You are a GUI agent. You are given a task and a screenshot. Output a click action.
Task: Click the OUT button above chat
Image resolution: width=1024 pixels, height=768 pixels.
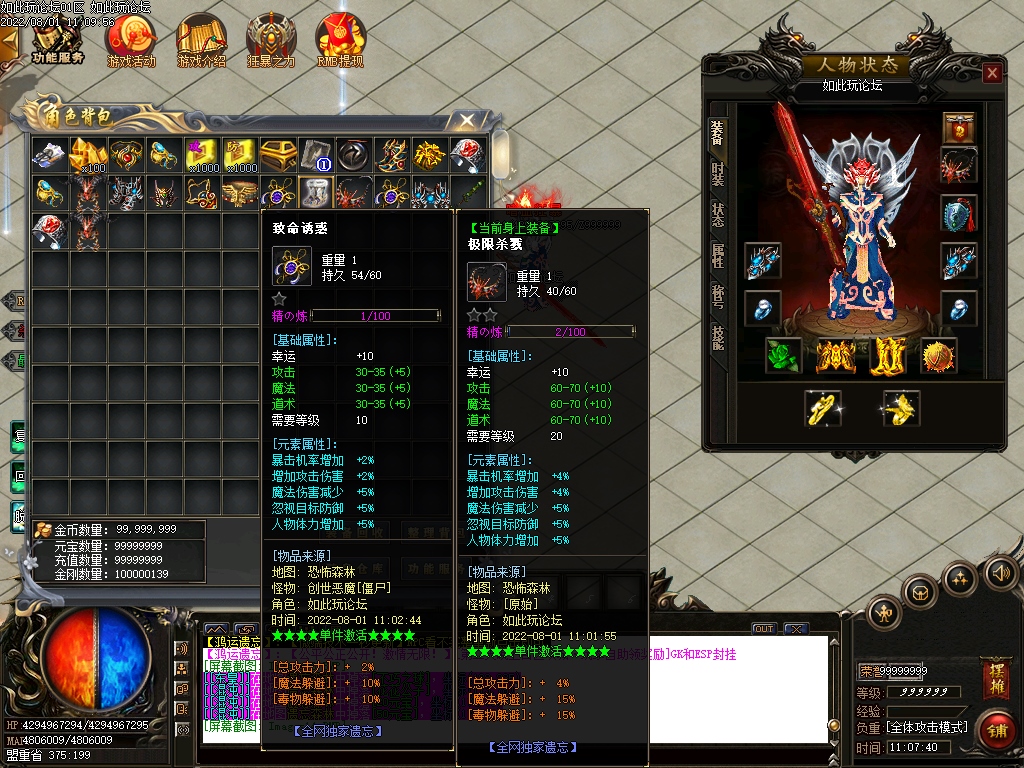(x=764, y=629)
